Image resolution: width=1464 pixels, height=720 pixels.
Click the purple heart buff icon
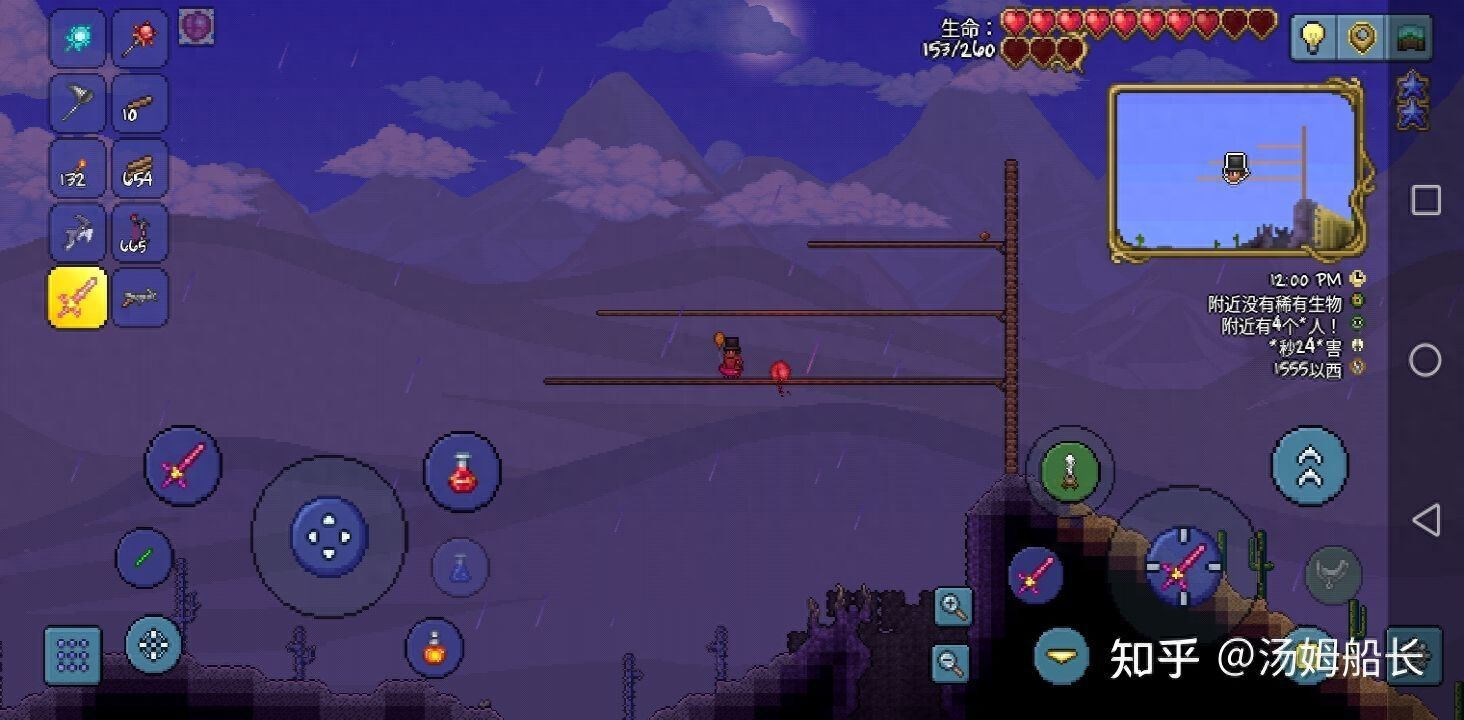pyautogui.click(x=196, y=27)
